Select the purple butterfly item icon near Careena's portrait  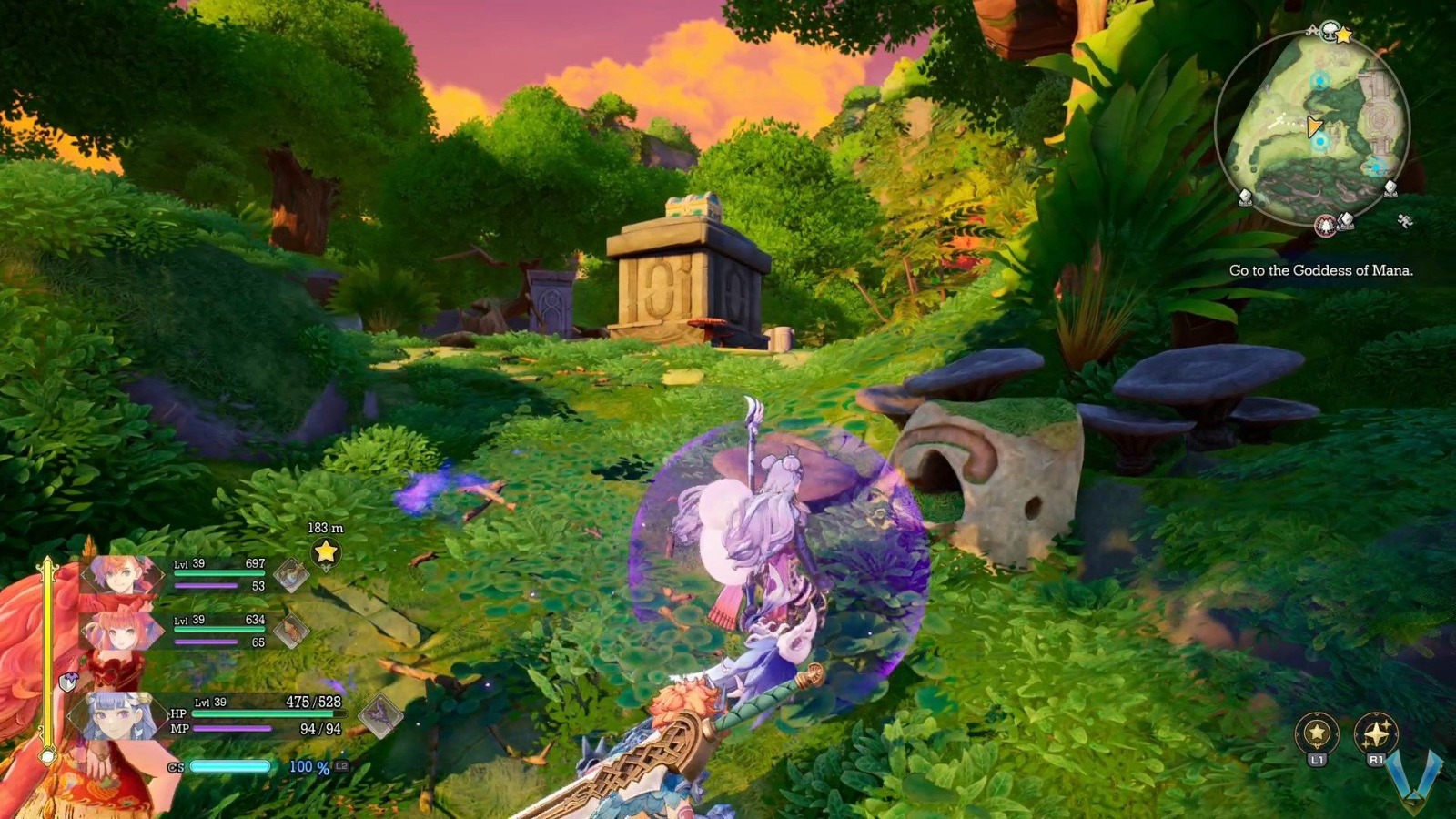tap(379, 715)
